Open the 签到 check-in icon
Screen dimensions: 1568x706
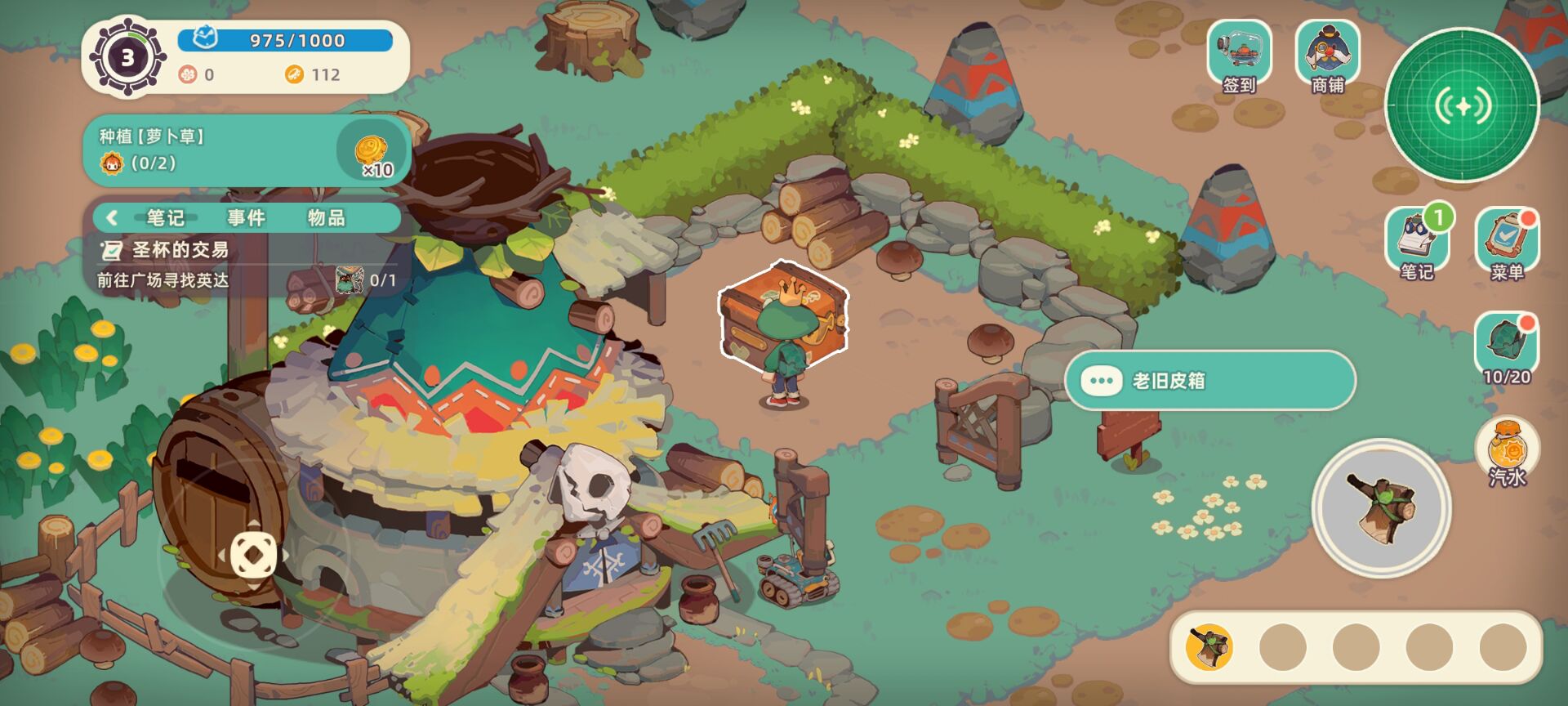pyautogui.click(x=1239, y=56)
